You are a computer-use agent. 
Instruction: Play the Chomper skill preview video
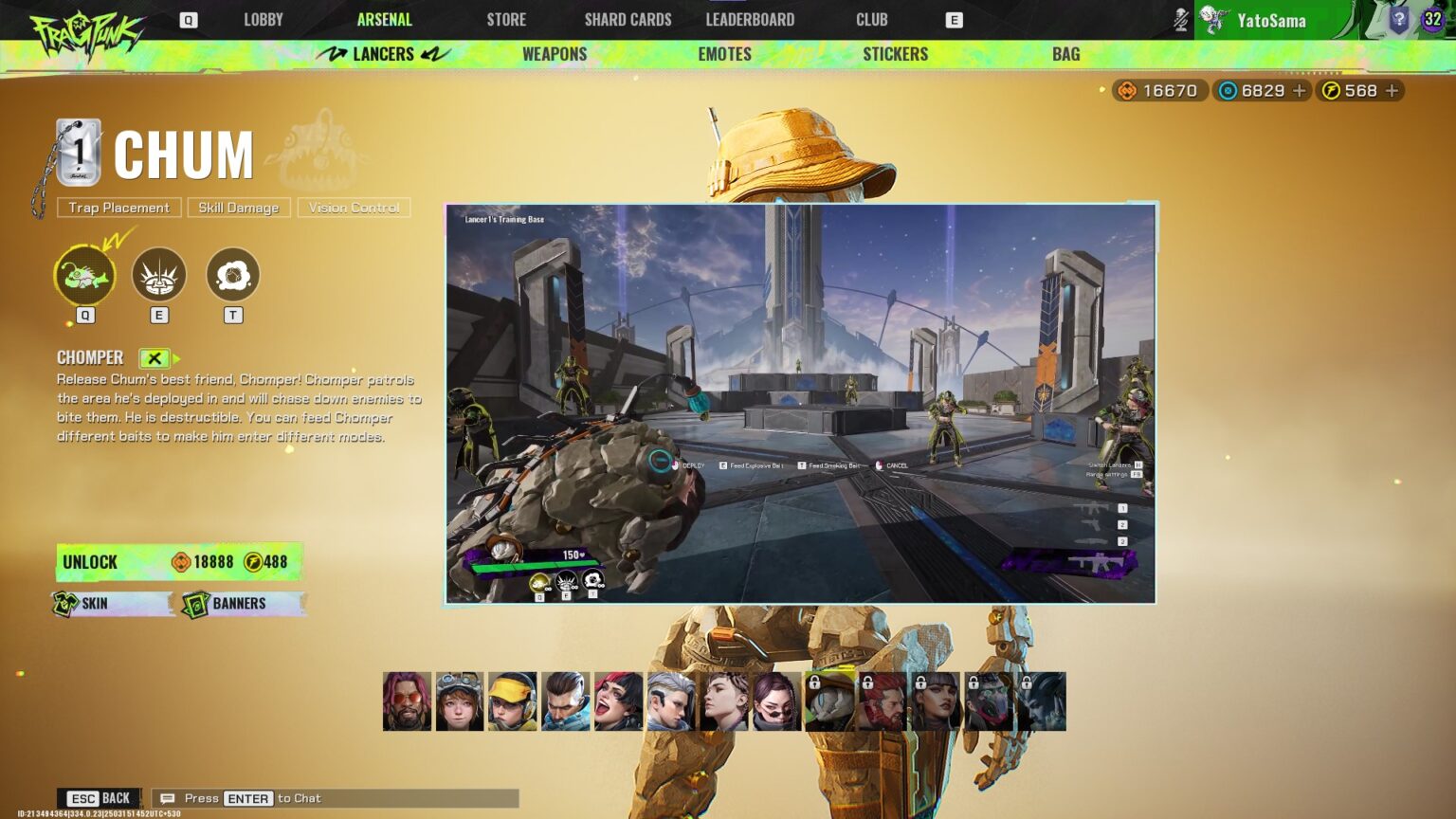[801, 403]
